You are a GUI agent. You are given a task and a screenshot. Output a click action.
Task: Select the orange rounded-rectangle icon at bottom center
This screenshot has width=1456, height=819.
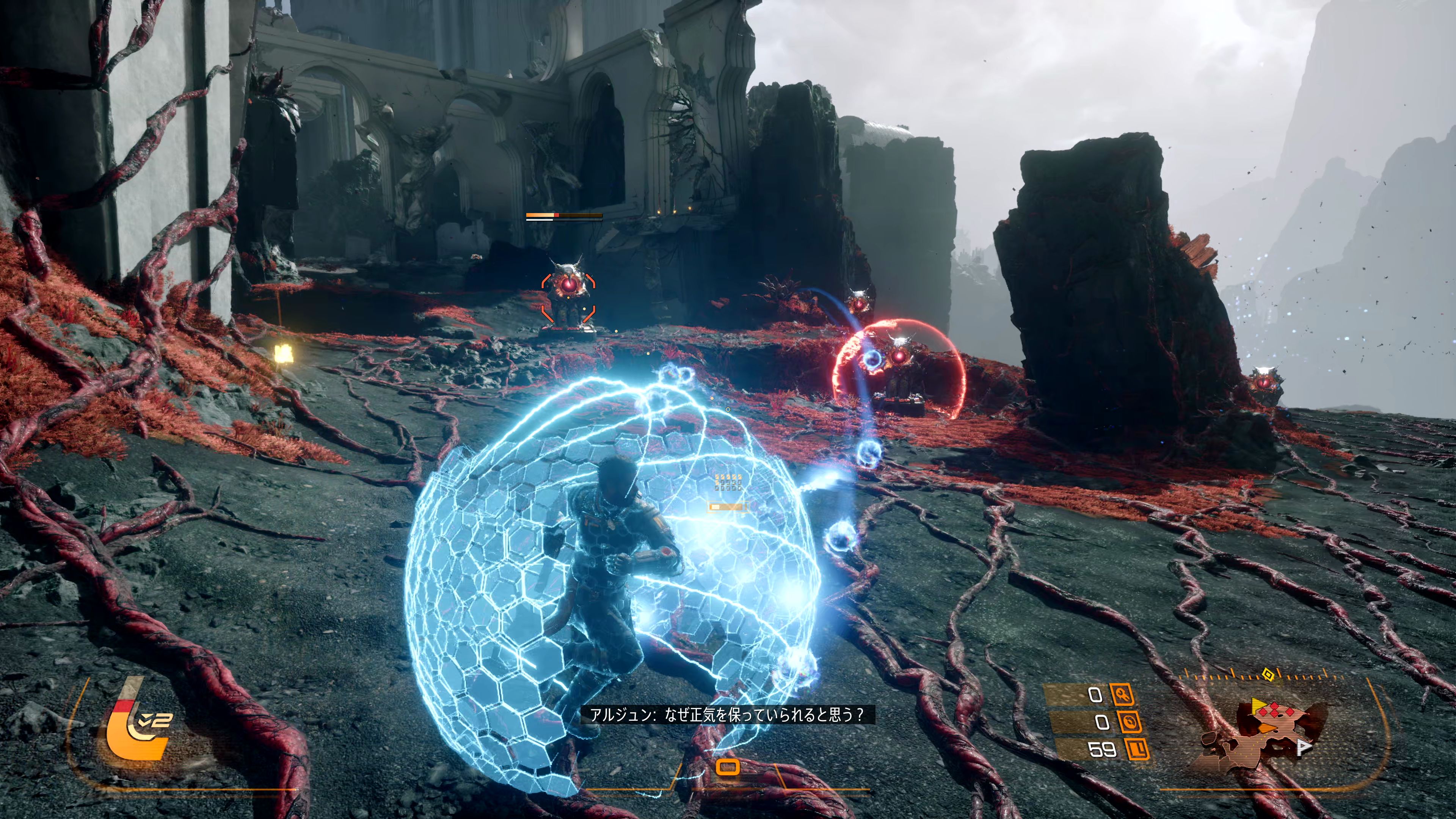coord(728,767)
